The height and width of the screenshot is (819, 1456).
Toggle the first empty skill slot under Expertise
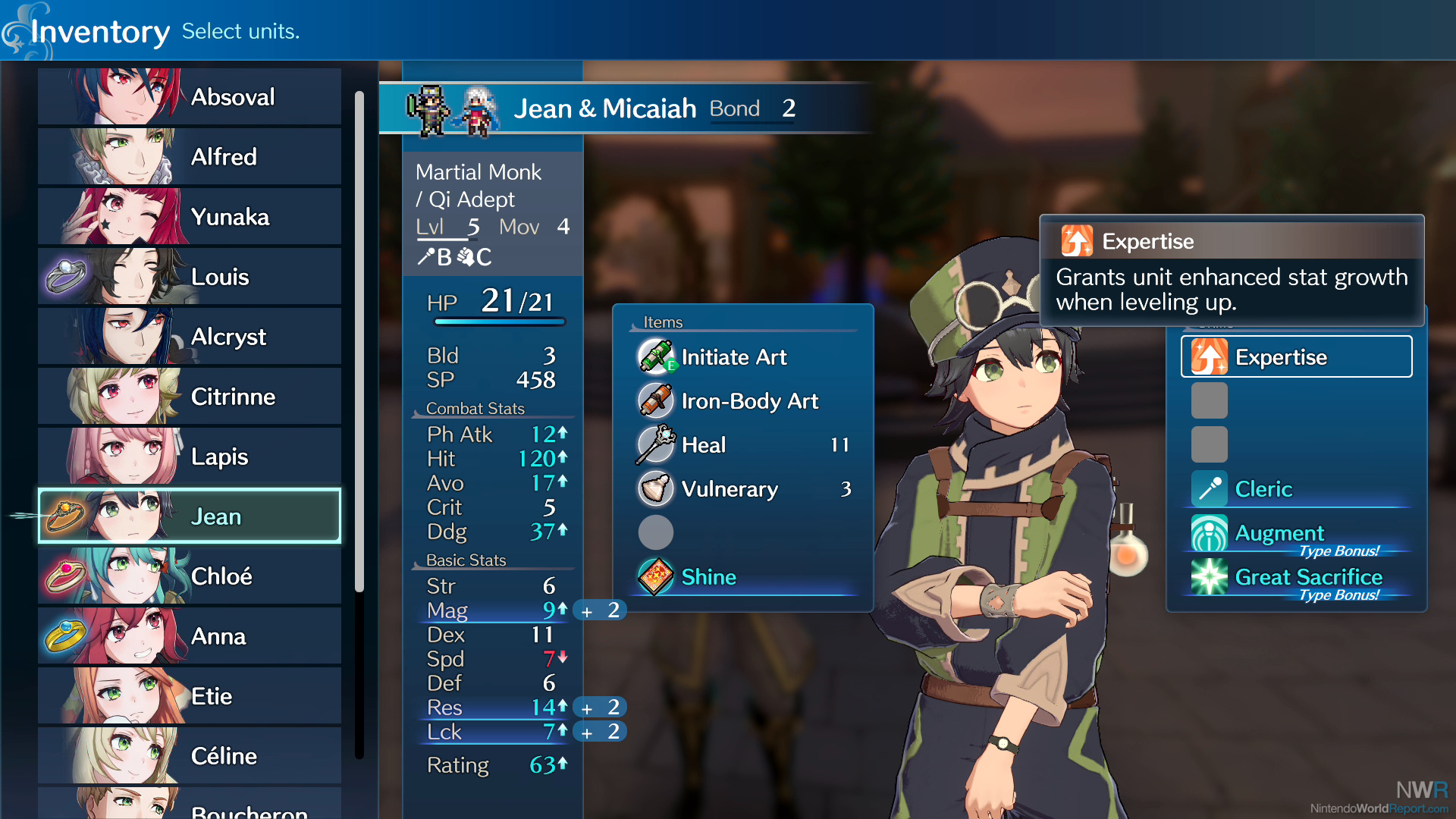[x=1209, y=400]
